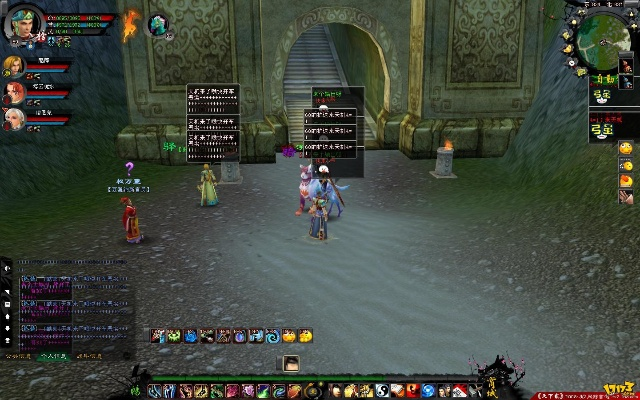Select the green monster face skill
Screen dimensions: 640x400
[173, 337]
